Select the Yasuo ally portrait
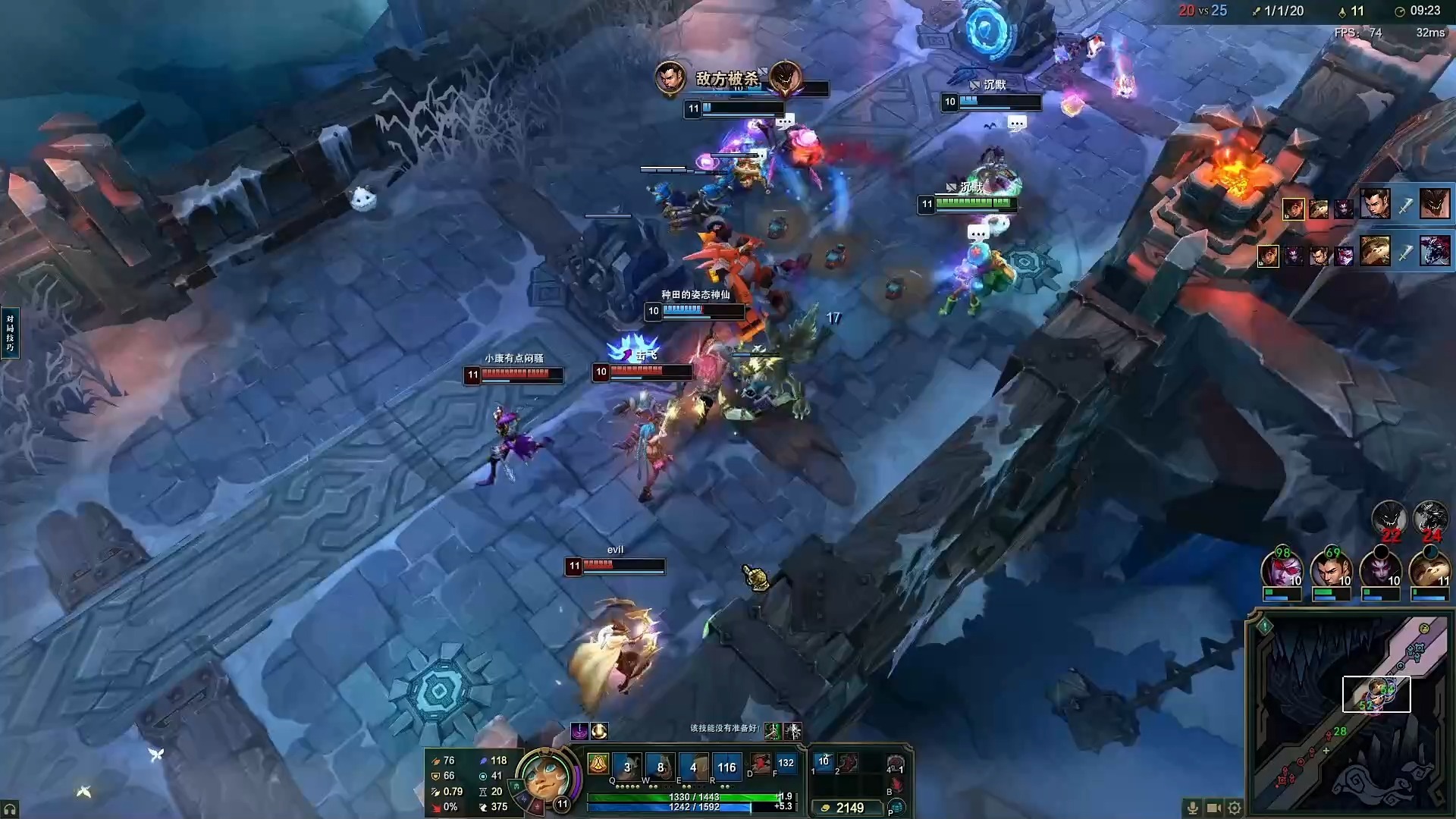This screenshot has height=819, width=1456. [1331, 570]
